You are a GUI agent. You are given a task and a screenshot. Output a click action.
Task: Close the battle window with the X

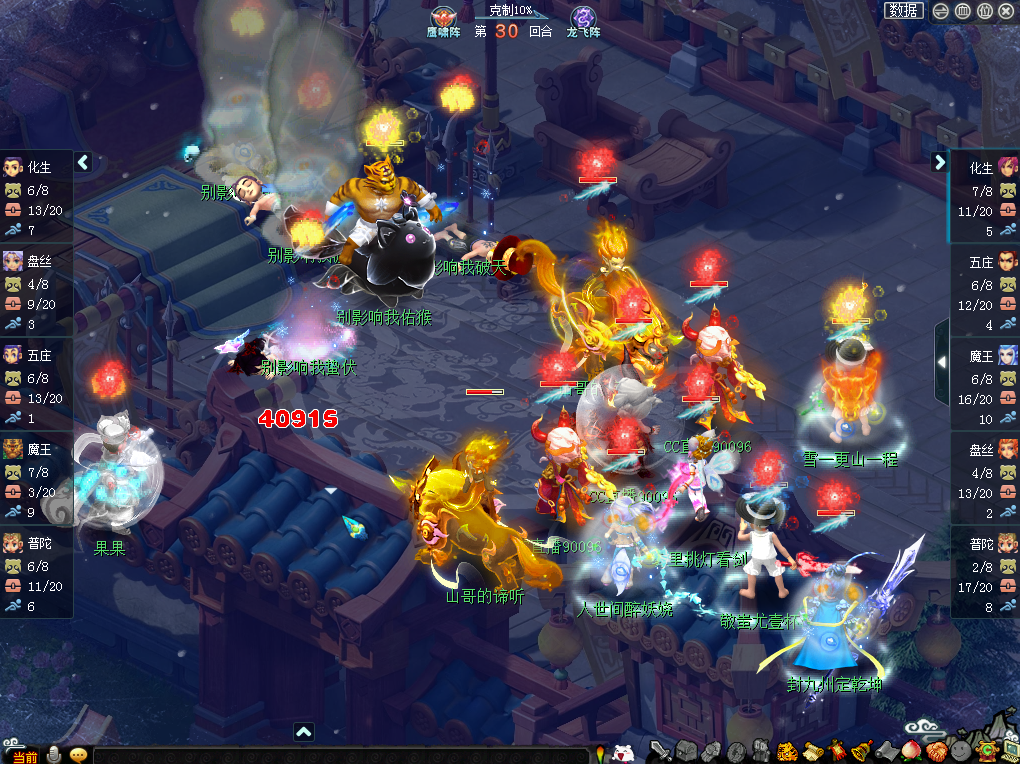(1006, 11)
